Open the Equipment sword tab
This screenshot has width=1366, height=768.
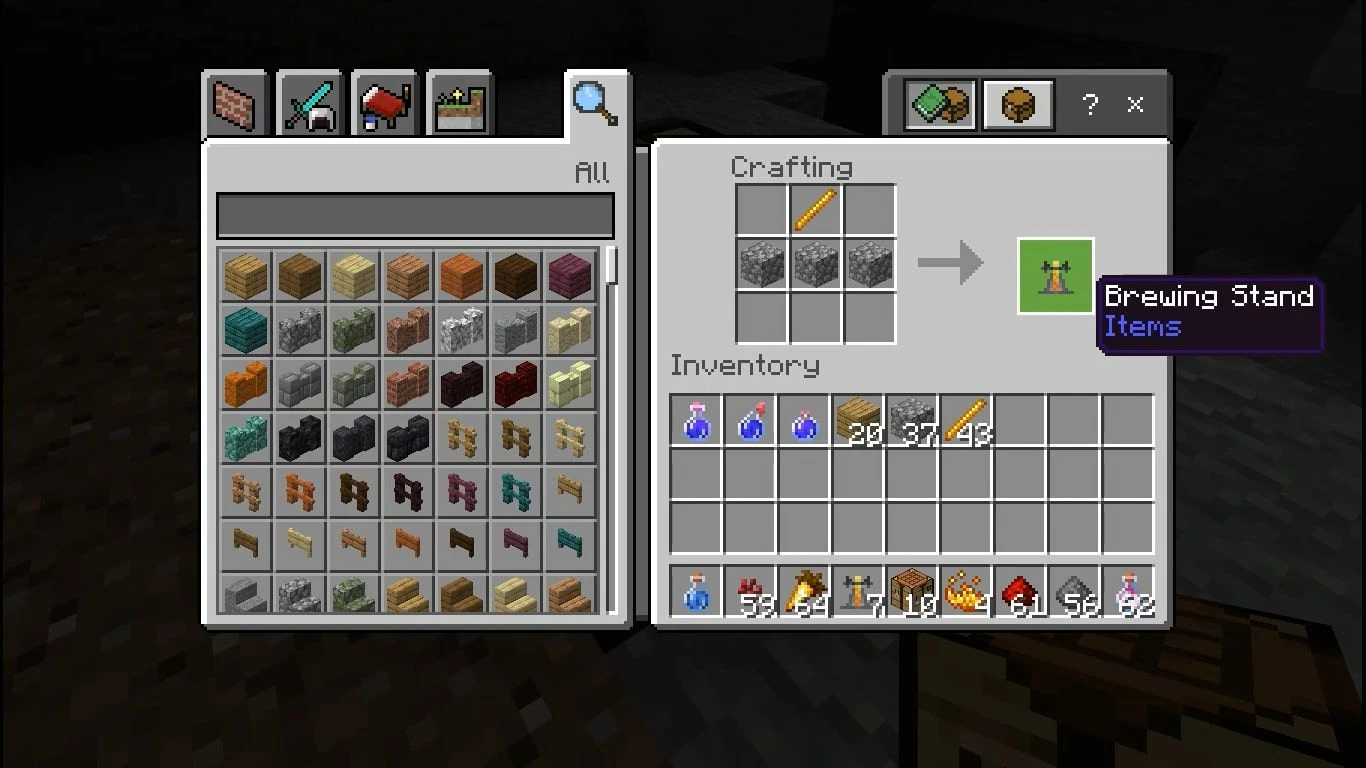pos(310,104)
